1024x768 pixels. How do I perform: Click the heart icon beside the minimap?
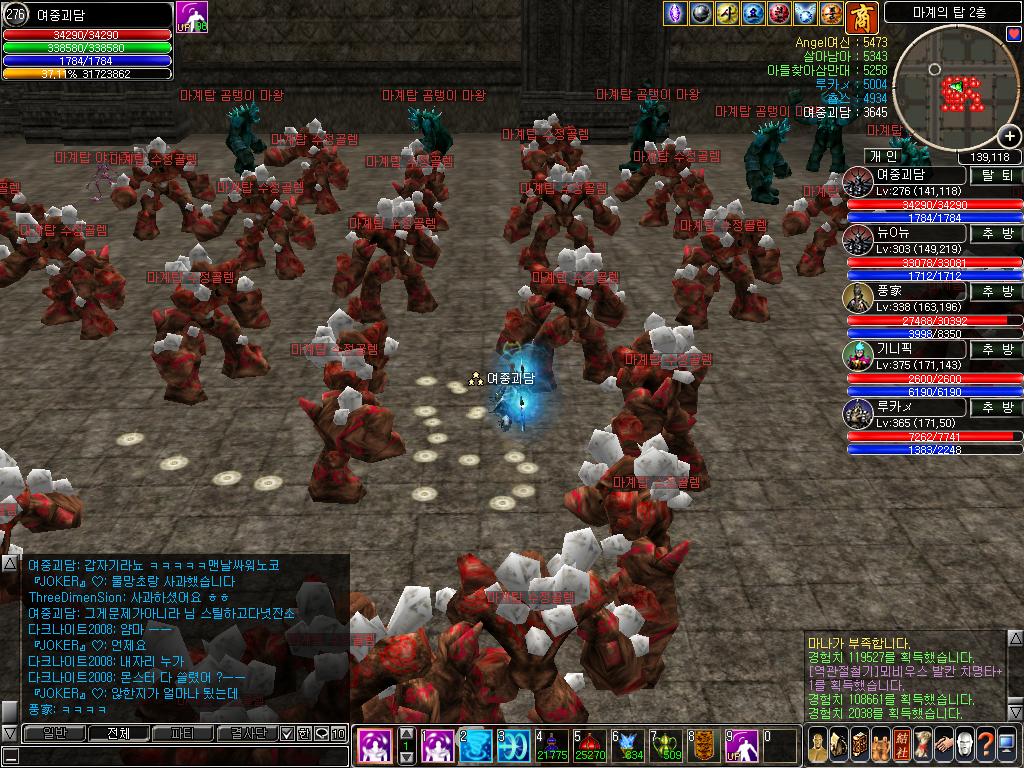tap(1013, 34)
